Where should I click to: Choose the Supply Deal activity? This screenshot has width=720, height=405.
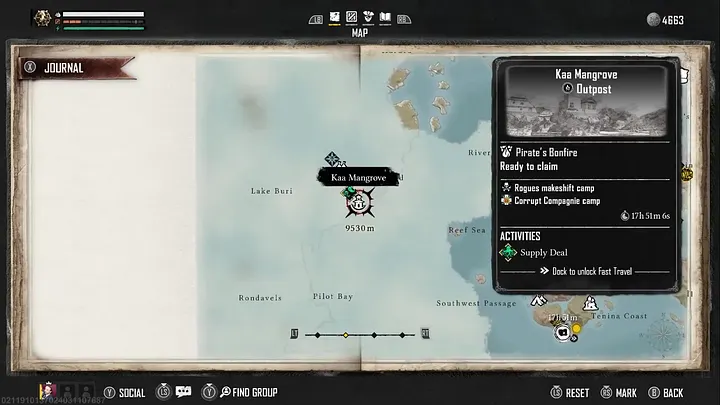(x=543, y=252)
